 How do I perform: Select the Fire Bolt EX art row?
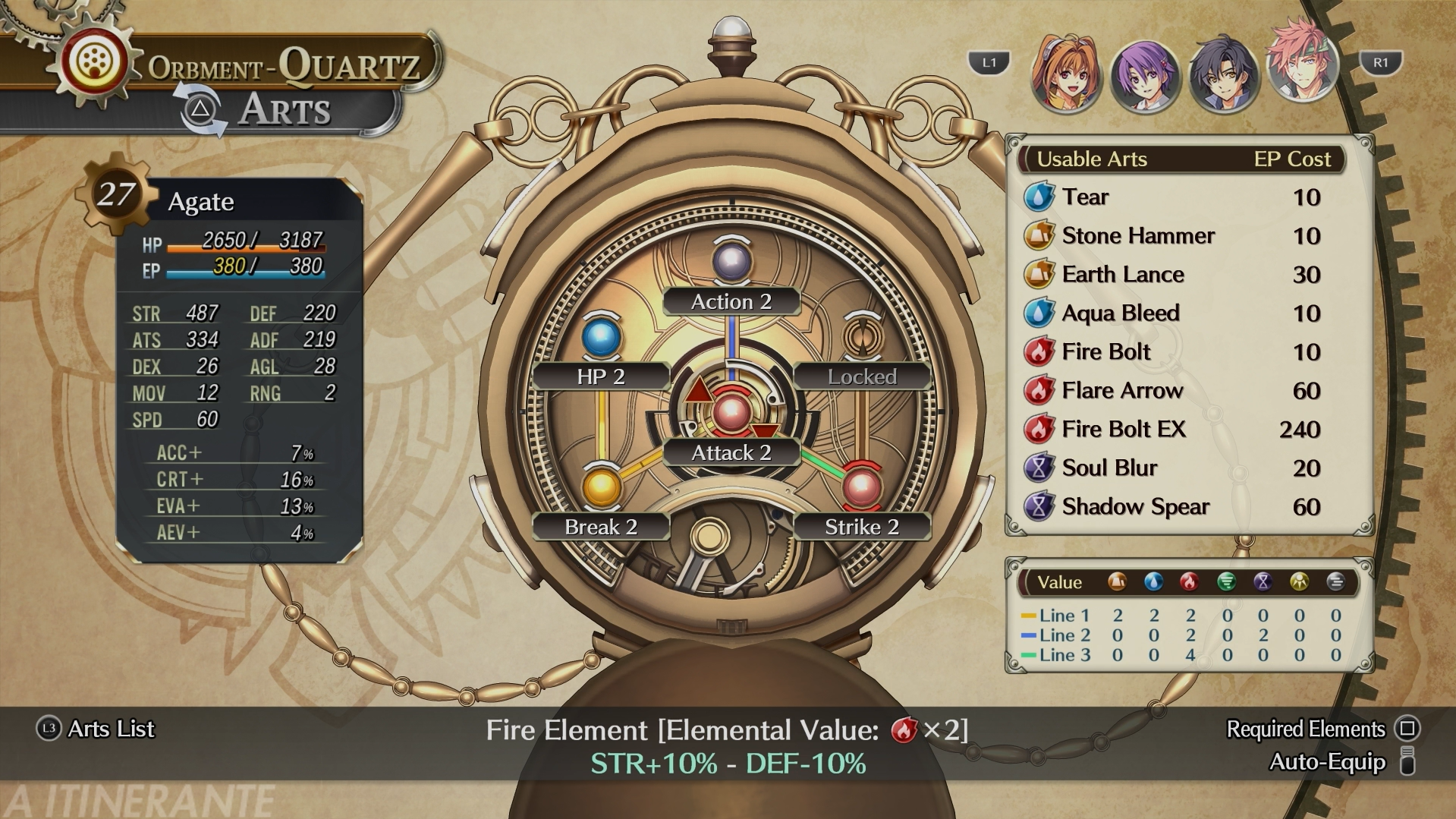[1171, 430]
